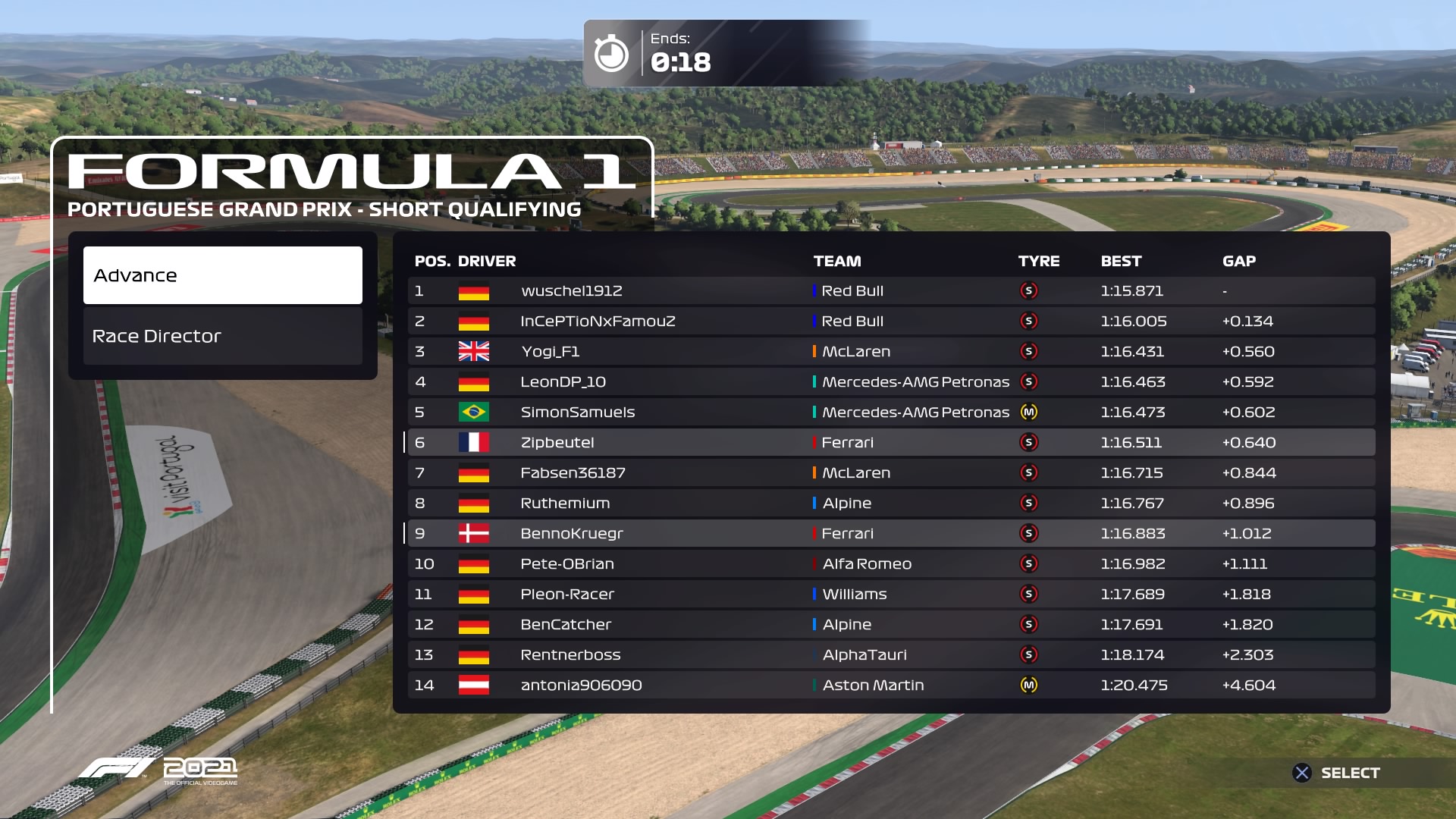
Task: Select the Ruthemium Alpine row
Action: (890, 504)
